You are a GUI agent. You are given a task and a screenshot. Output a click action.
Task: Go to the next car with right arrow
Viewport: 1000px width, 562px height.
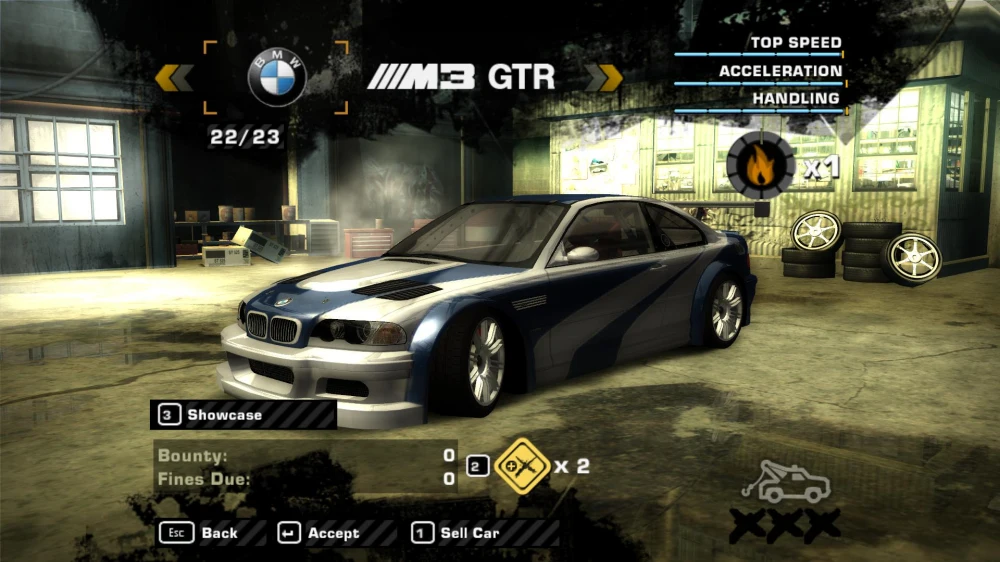pos(603,77)
